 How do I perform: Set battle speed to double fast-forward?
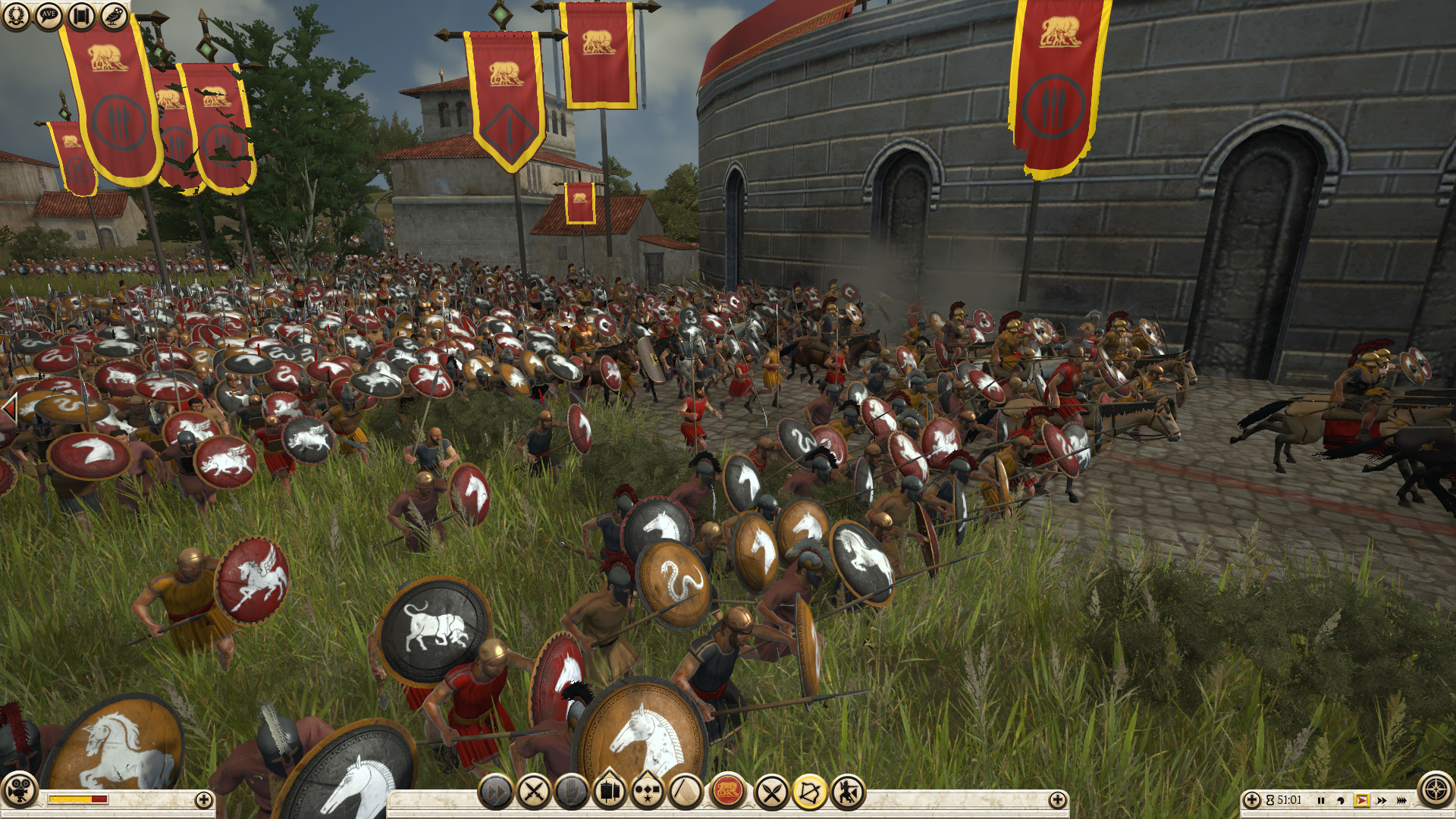tap(1382, 800)
